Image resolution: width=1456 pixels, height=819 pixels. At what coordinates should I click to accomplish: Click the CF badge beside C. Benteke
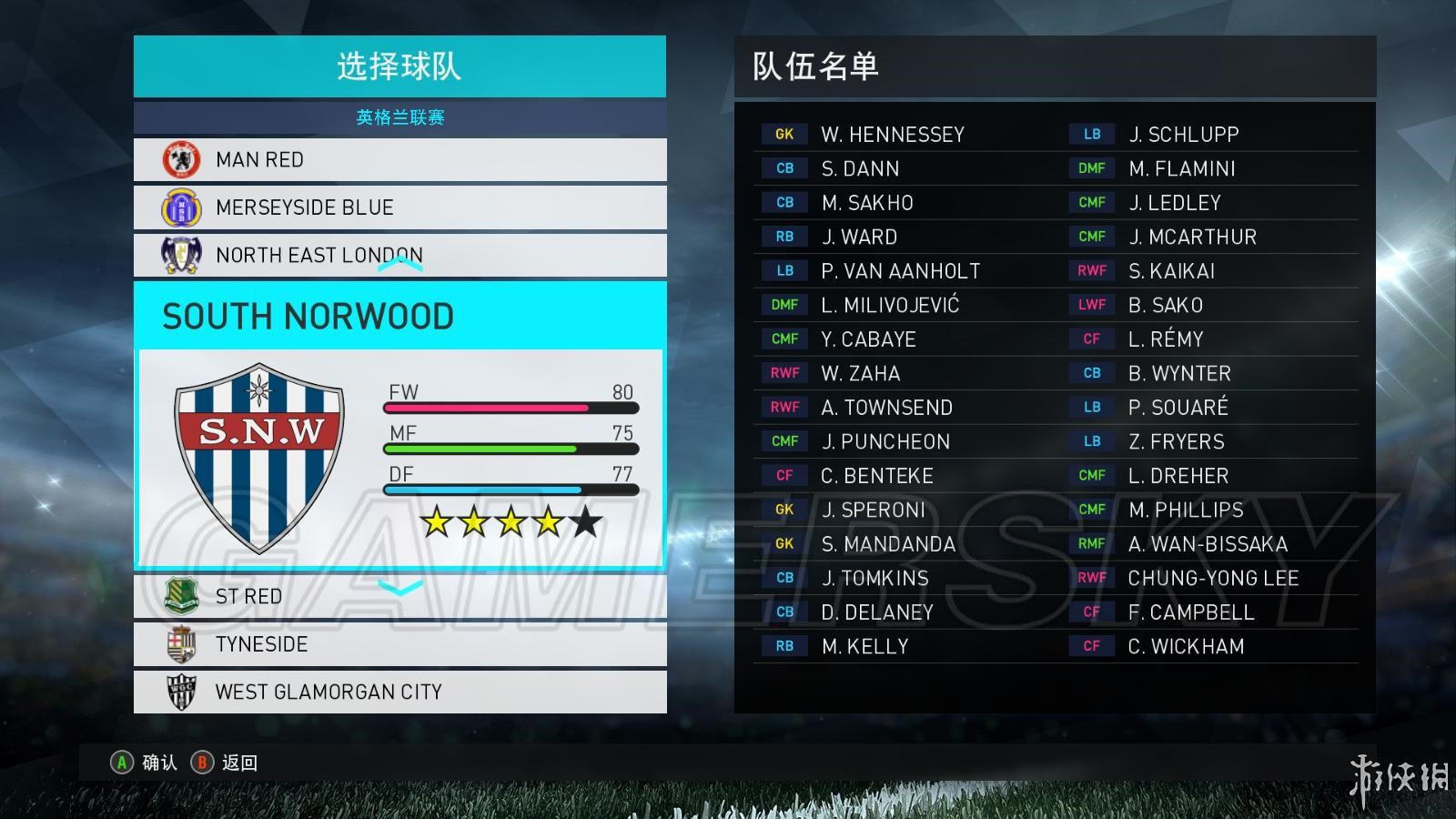[784, 475]
